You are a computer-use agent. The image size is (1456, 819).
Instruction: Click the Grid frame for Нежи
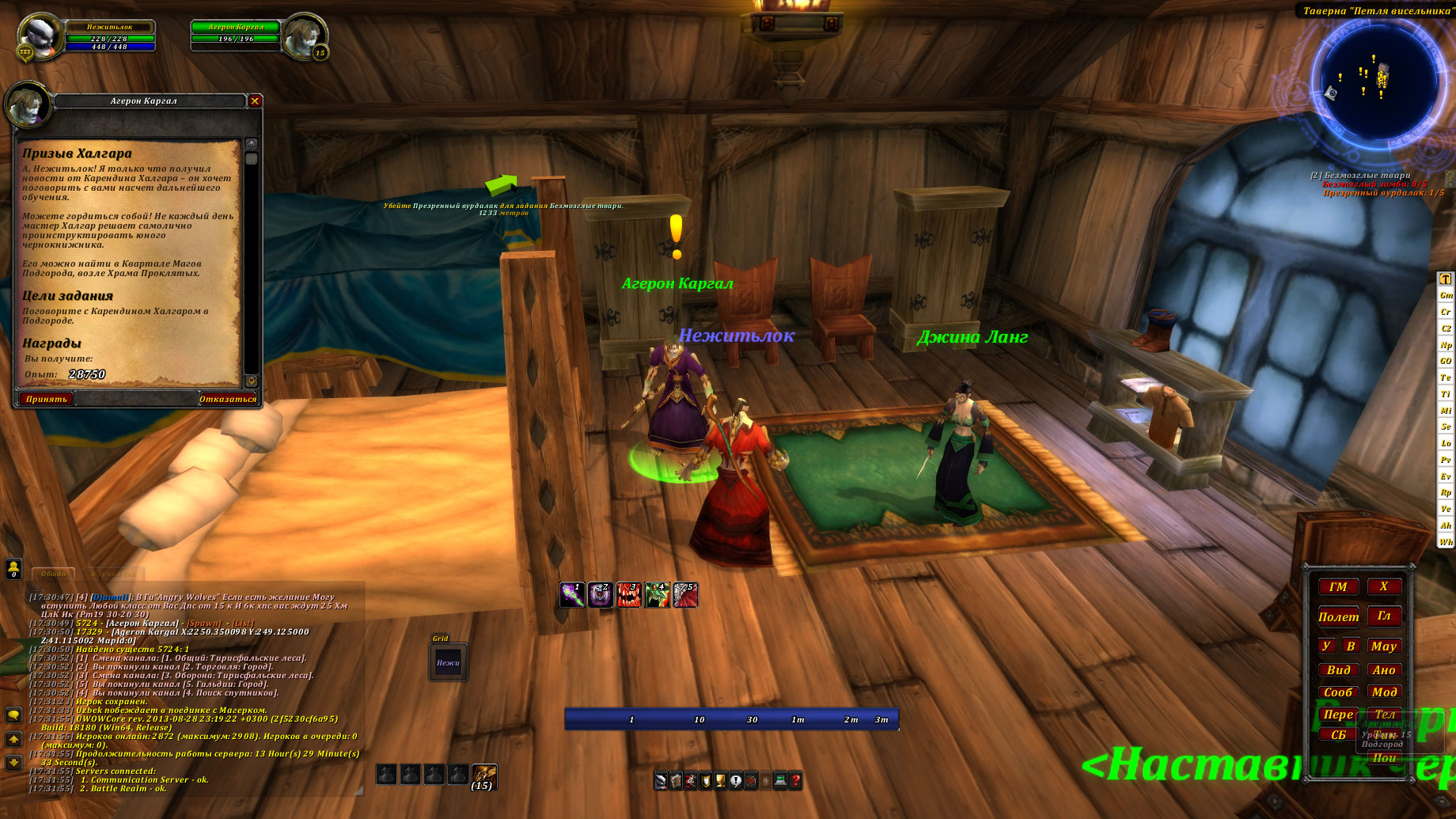click(448, 663)
